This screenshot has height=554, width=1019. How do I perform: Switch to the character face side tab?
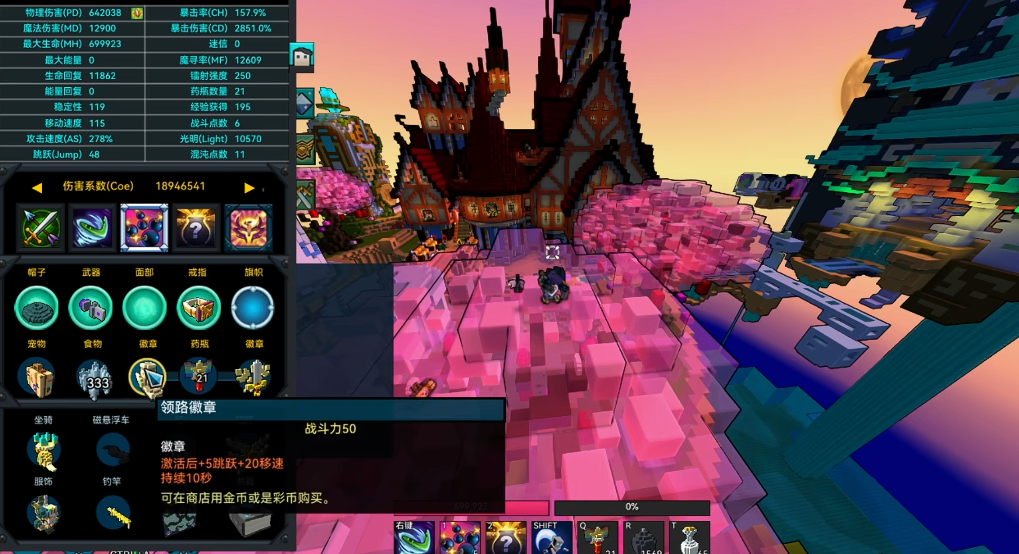pyautogui.click(x=302, y=57)
